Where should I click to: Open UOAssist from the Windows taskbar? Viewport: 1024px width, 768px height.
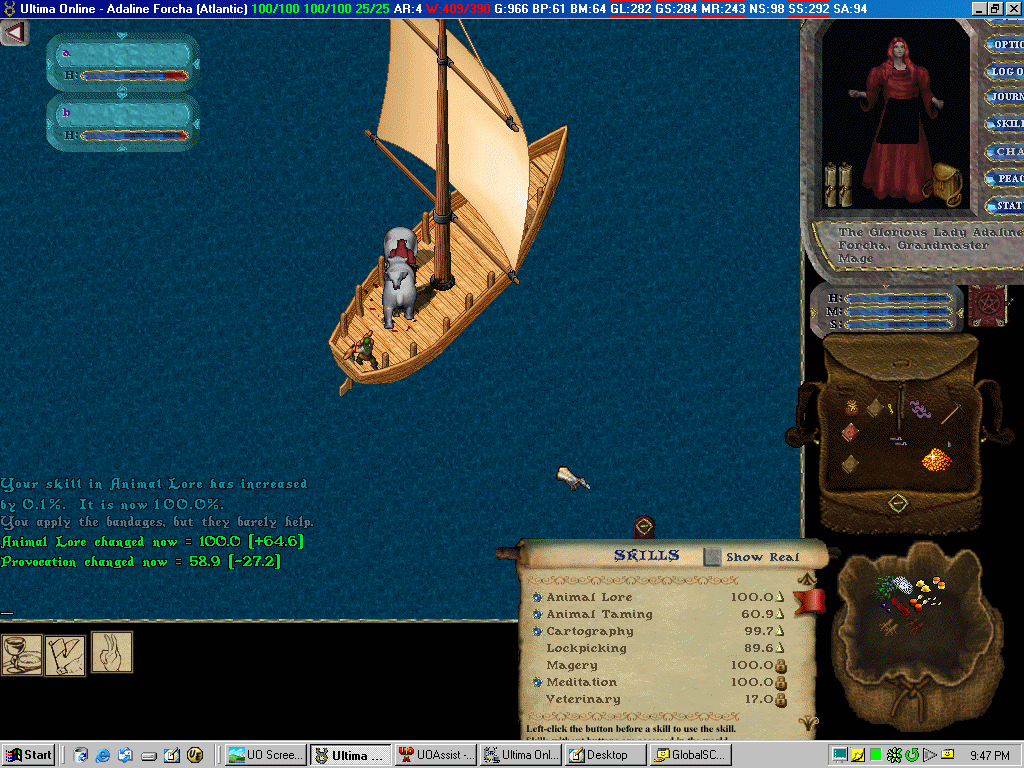coord(436,755)
